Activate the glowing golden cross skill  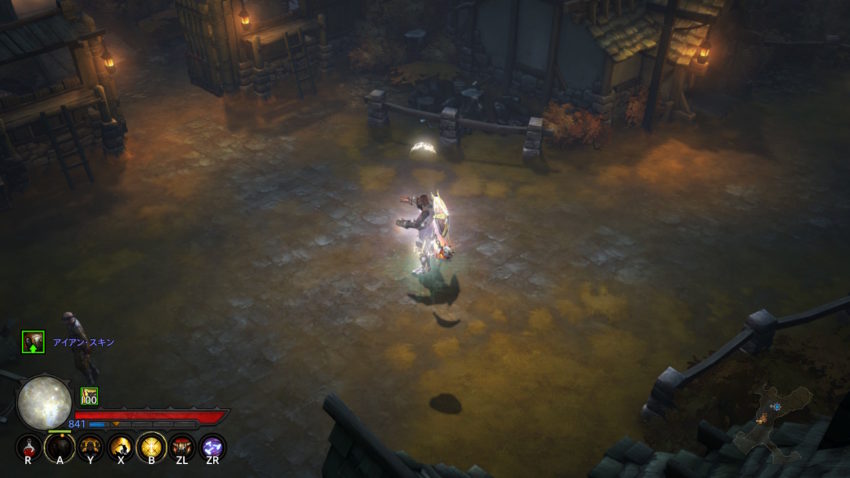152,448
